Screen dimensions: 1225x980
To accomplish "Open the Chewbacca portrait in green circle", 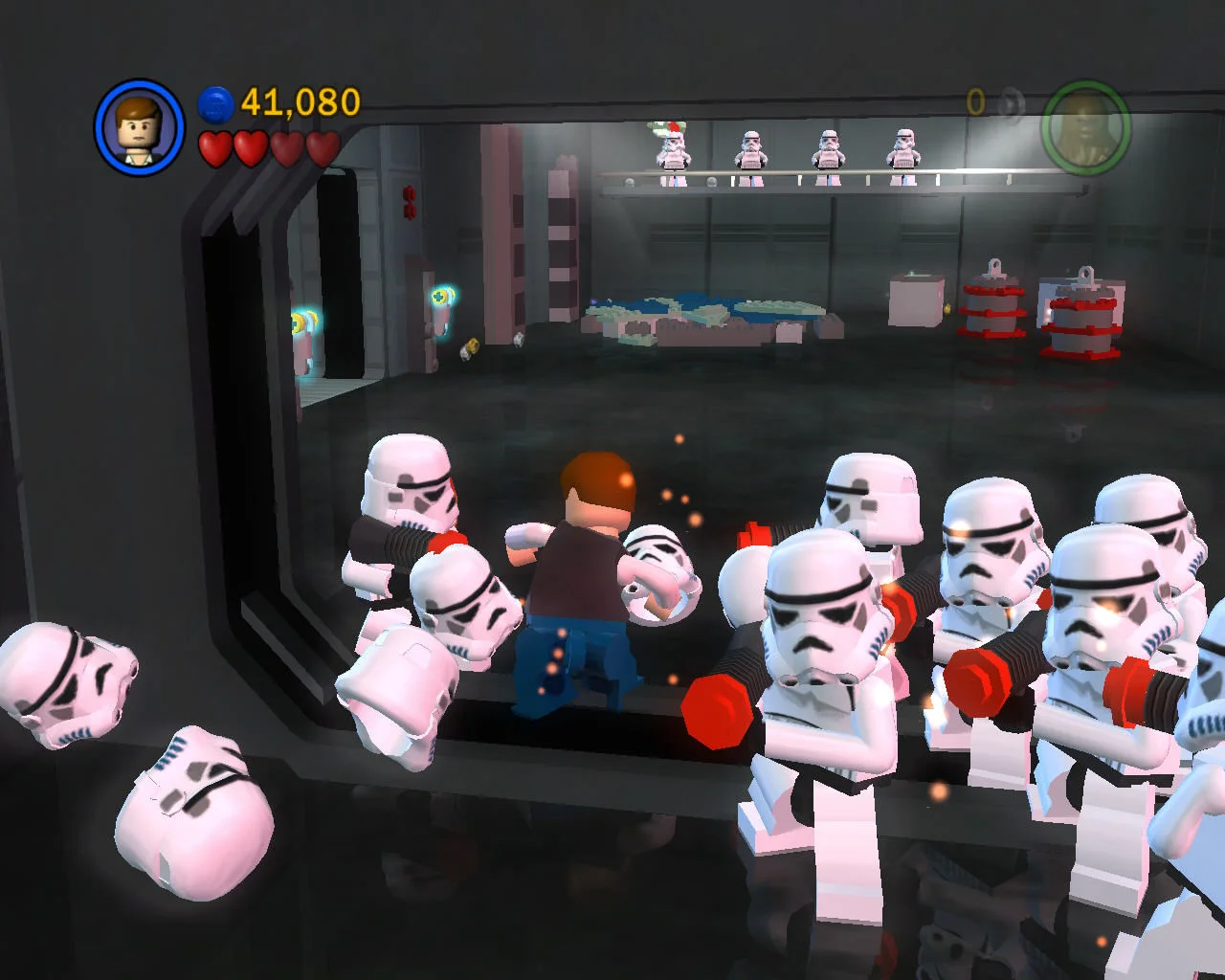I will [1089, 129].
